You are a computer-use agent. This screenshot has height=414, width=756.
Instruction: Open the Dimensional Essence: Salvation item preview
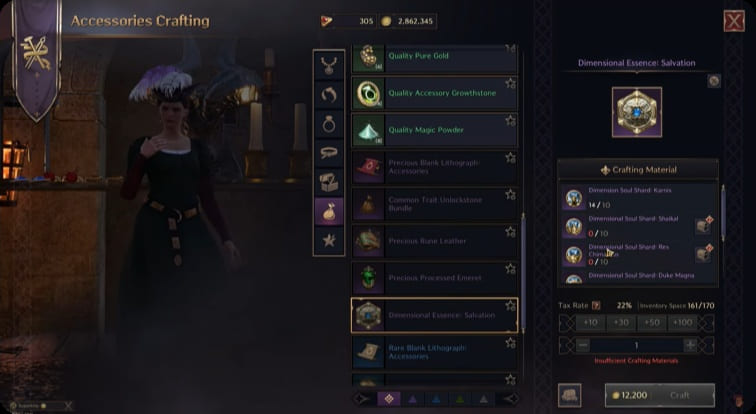click(x=637, y=115)
